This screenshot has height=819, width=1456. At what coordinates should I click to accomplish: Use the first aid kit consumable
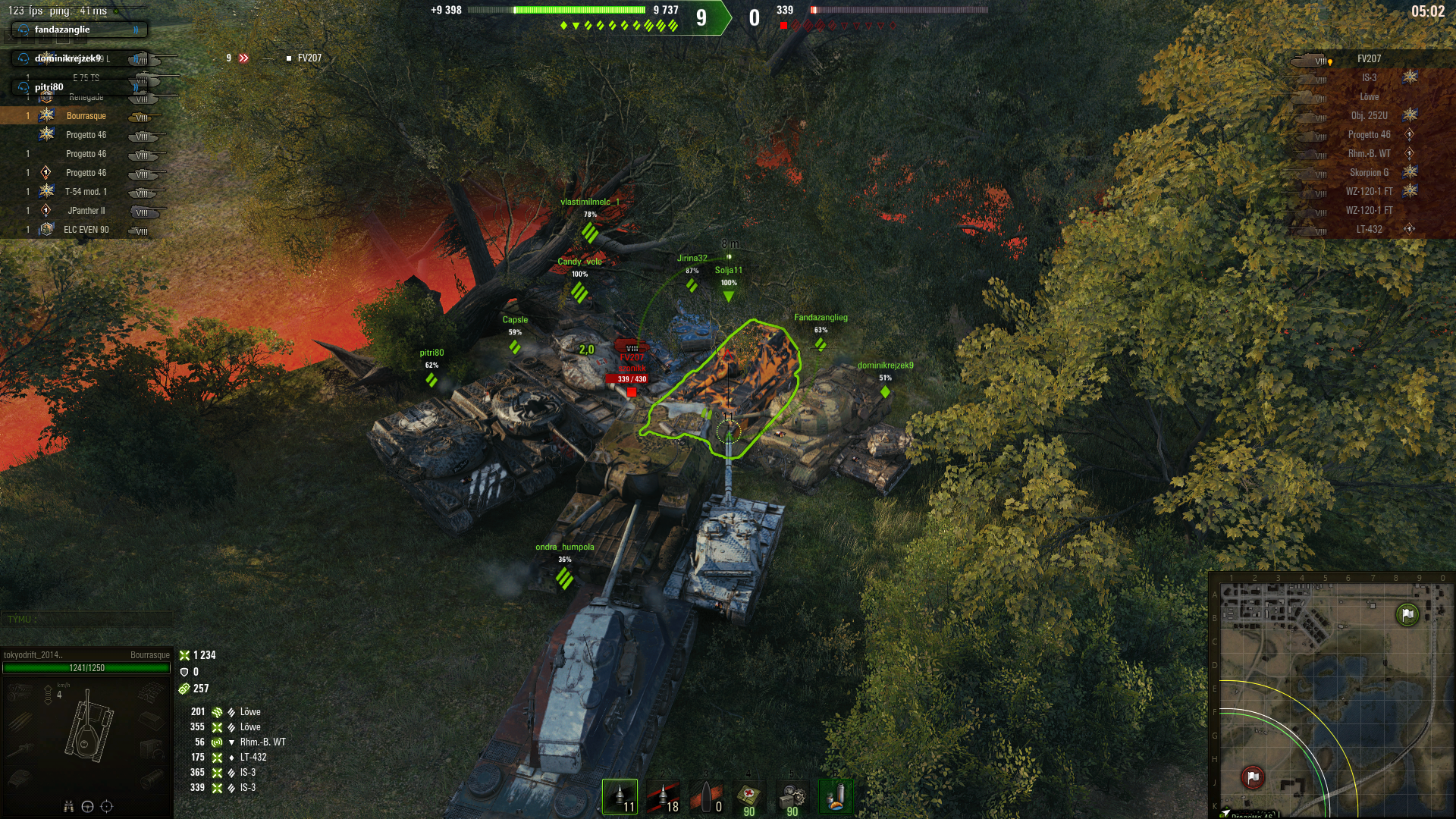point(749,797)
